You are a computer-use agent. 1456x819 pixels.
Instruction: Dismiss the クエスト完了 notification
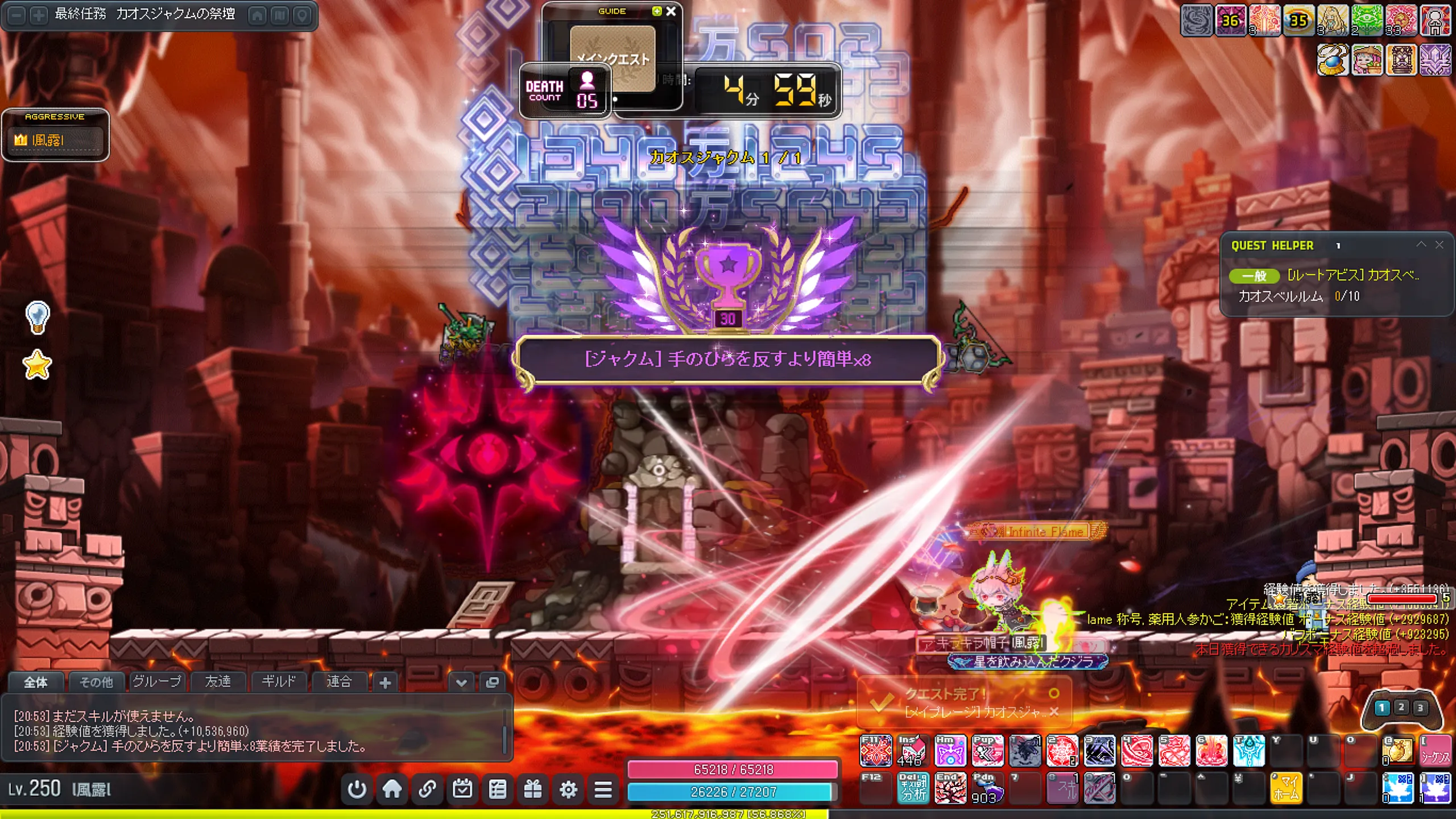pos(1054,712)
